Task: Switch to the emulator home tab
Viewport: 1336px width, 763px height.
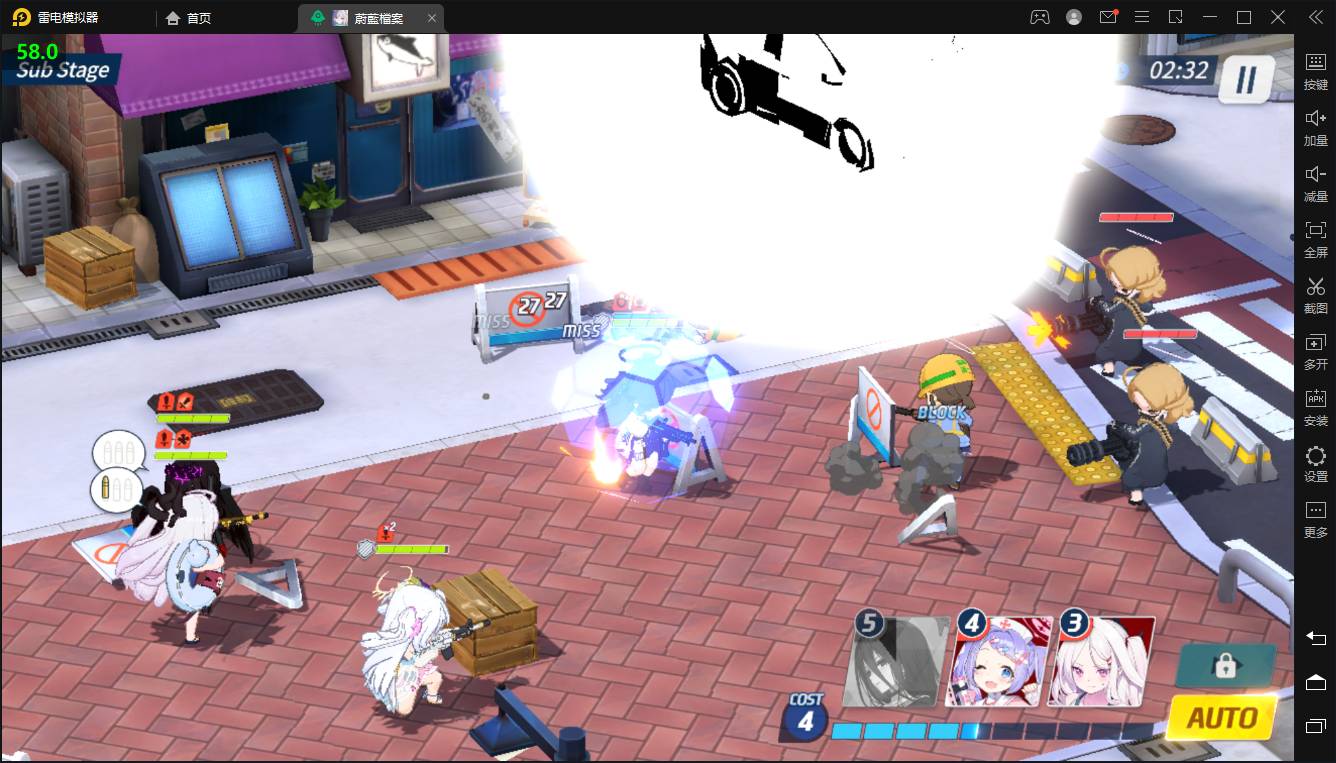Action: coord(189,18)
